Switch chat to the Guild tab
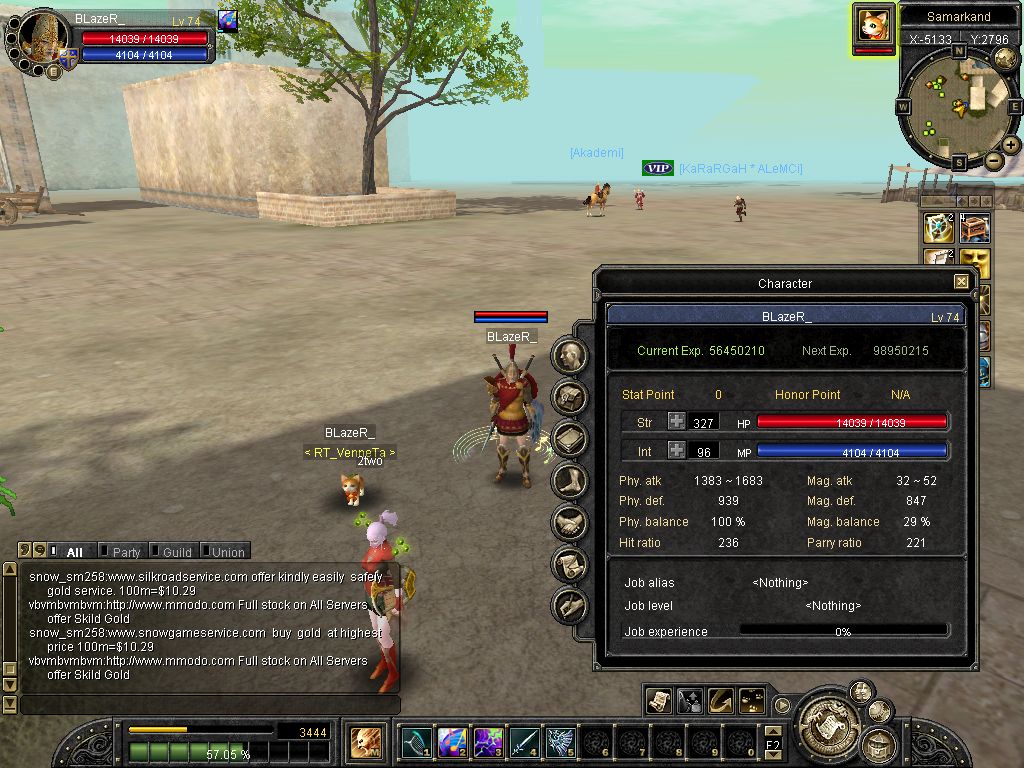1024x768 pixels. pos(177,552)
